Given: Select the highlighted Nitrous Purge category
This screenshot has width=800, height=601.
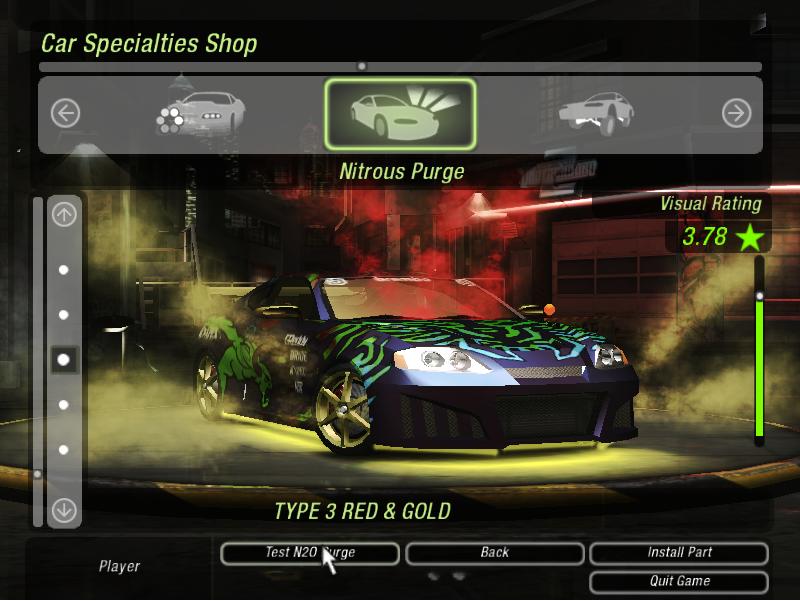Looking at the screenshot, I should point(400,115).
